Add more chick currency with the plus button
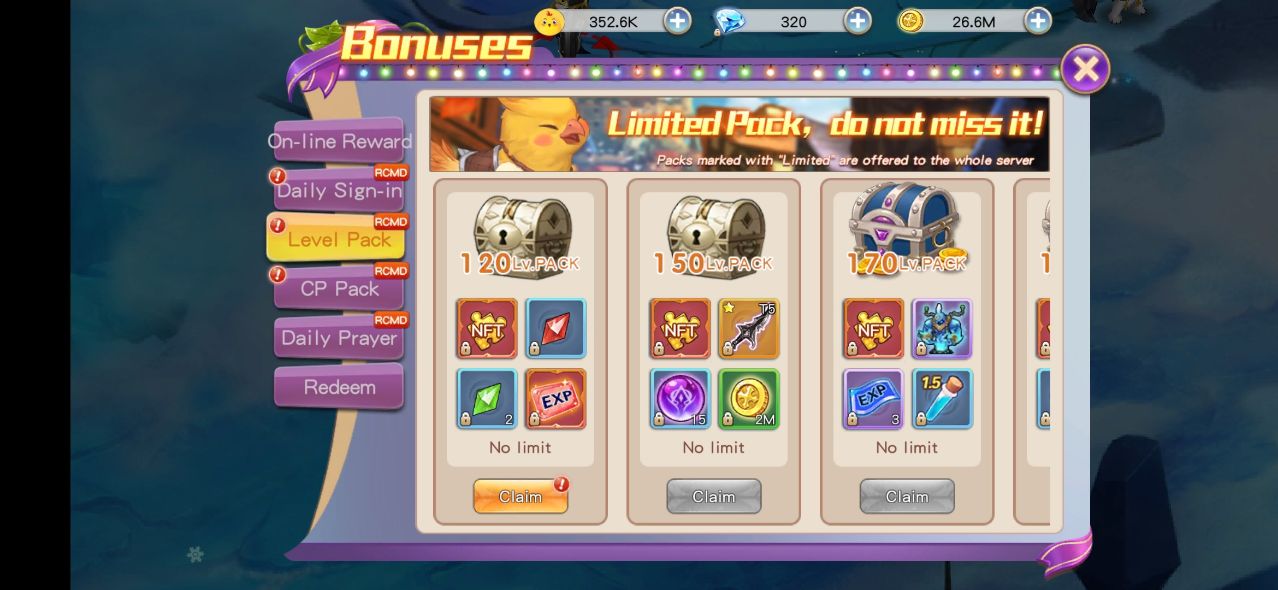Image resolution: width=1278 pixels, height=590 pixels. (677, 21)
